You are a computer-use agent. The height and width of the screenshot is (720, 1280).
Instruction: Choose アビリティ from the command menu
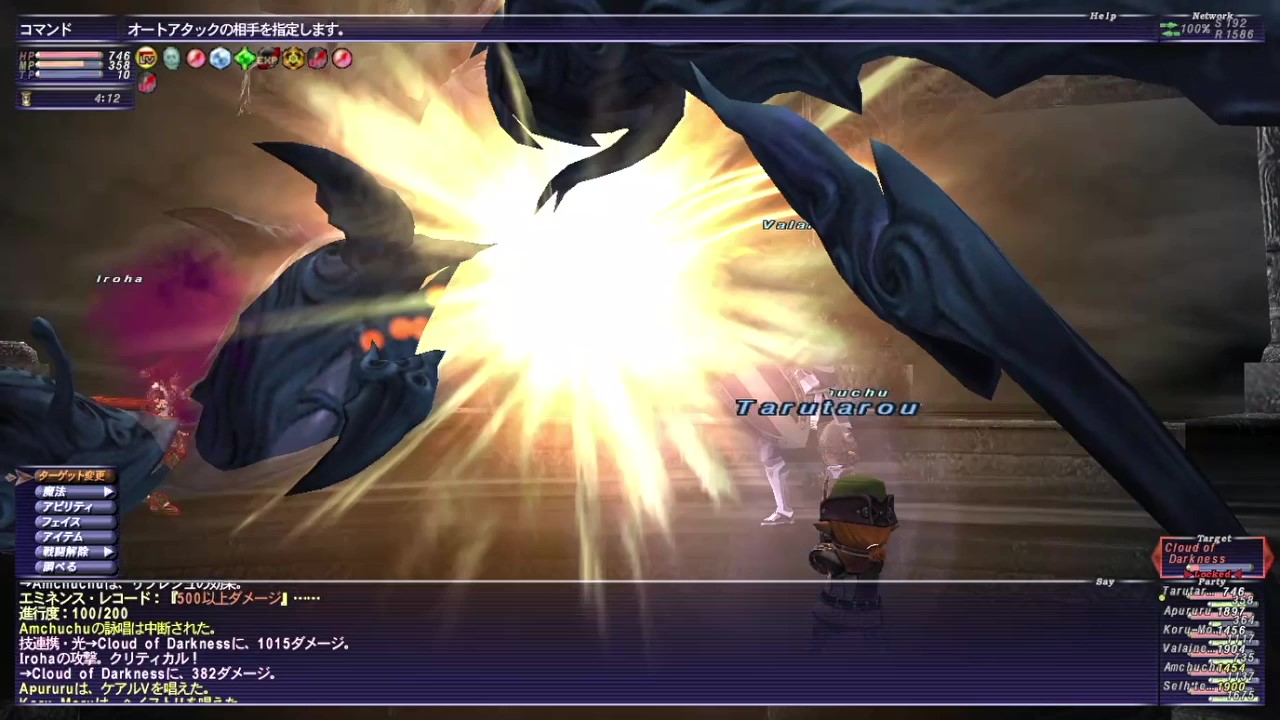pos(65,506)
